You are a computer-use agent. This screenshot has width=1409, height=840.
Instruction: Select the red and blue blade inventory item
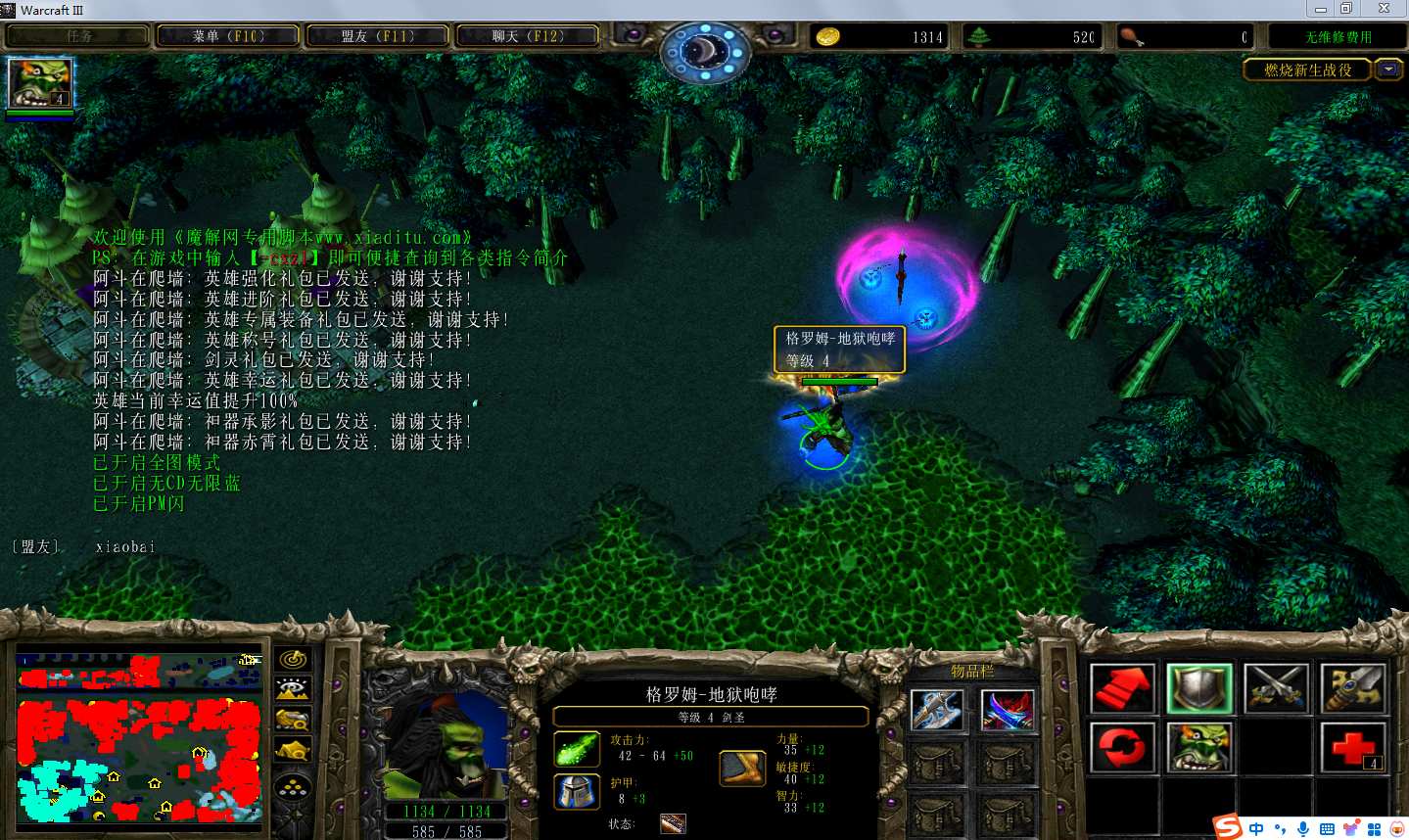coord(1007,710)
